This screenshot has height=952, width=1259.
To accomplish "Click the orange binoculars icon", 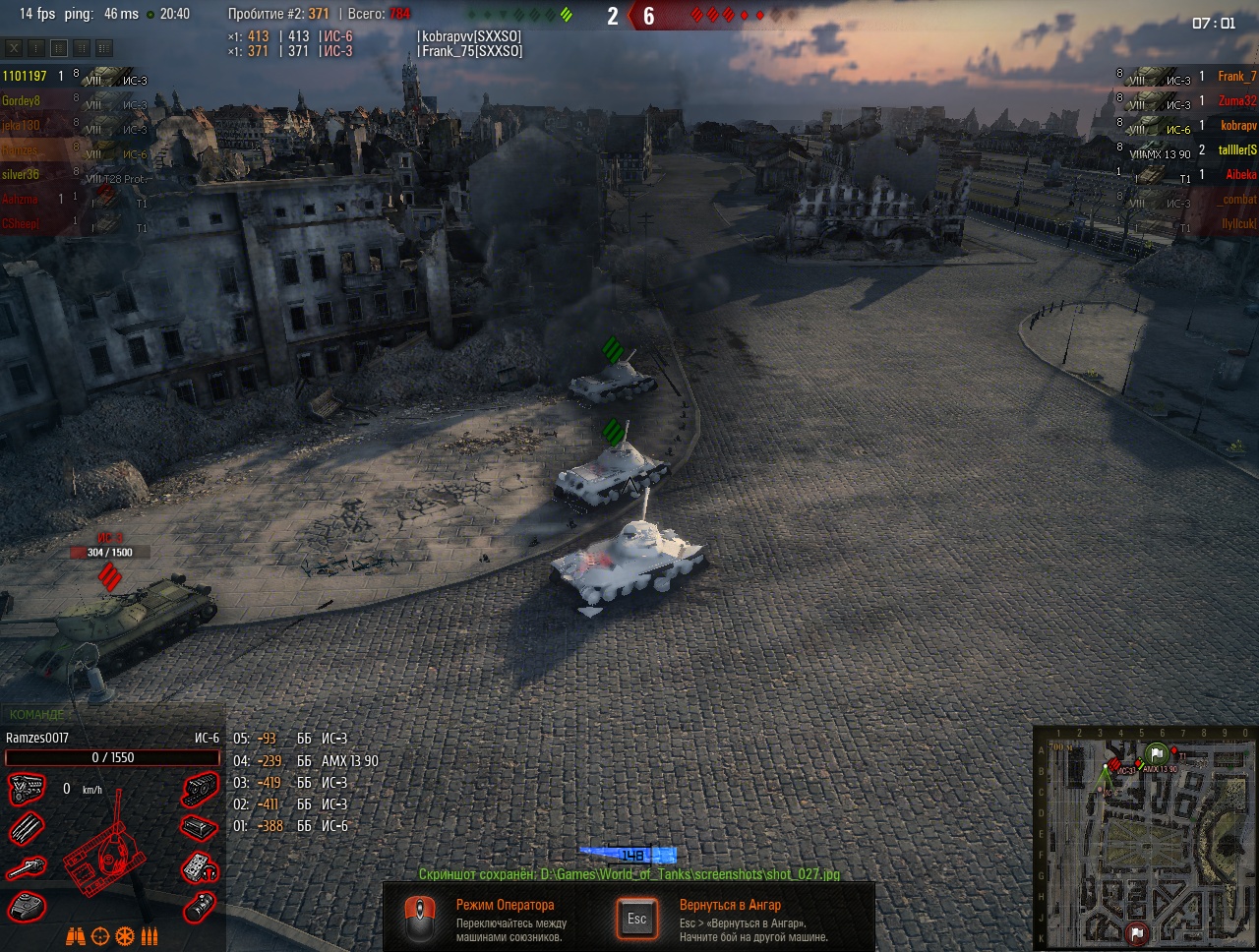I will coord(75,936).
